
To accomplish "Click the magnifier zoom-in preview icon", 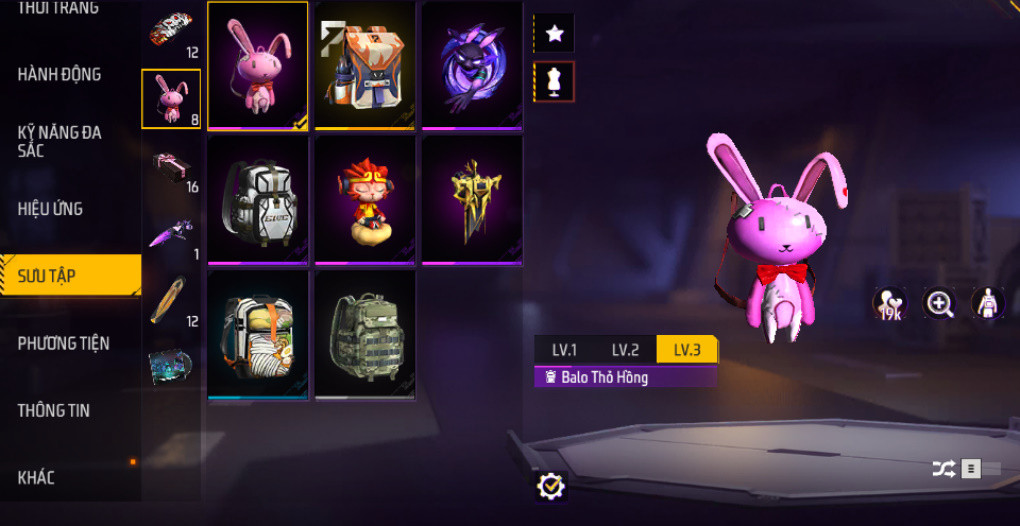I will click(940, 304).
